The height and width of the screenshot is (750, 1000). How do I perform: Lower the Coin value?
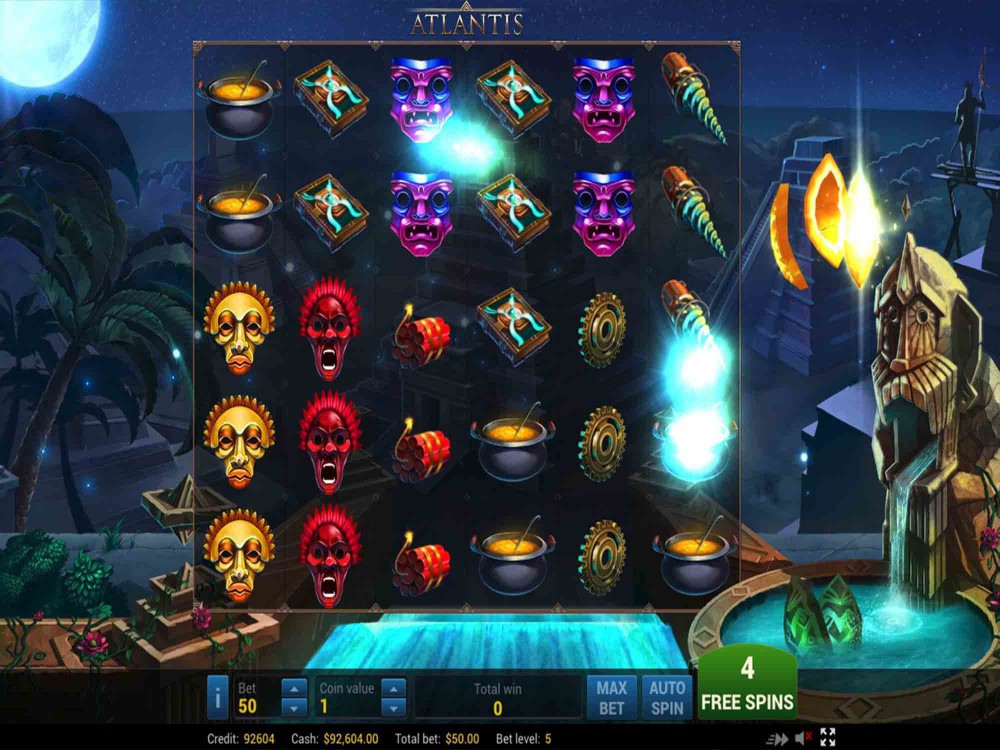pyautogui.click(x=393, y=707)
